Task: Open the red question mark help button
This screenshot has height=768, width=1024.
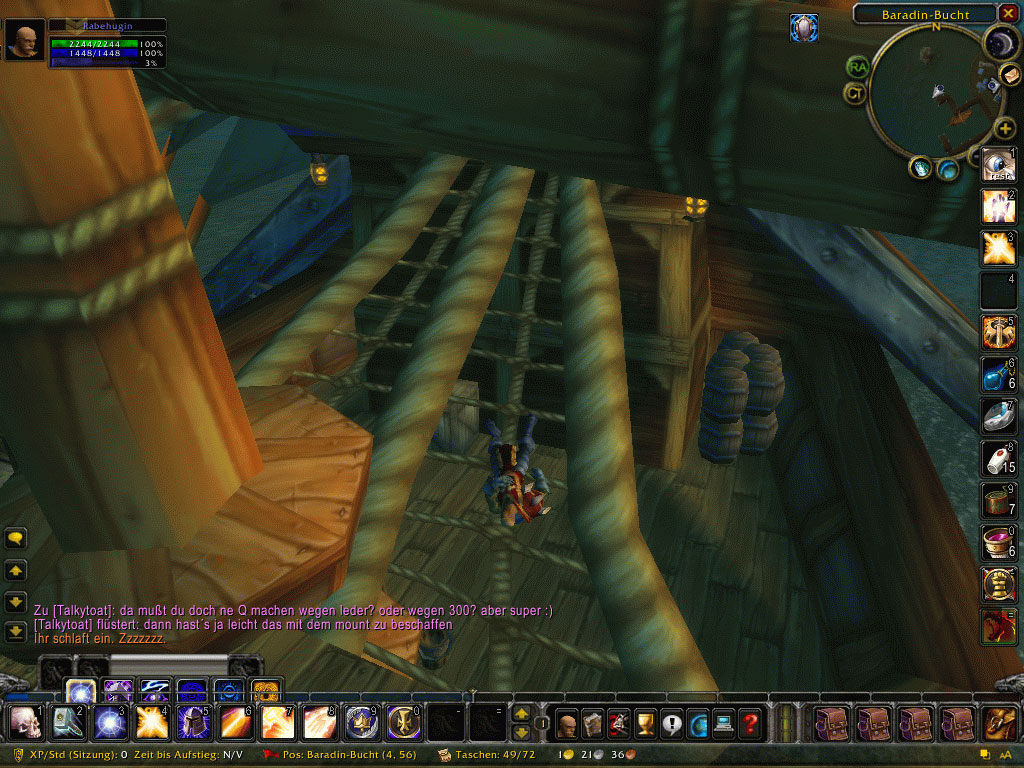Action: [749, 722]
